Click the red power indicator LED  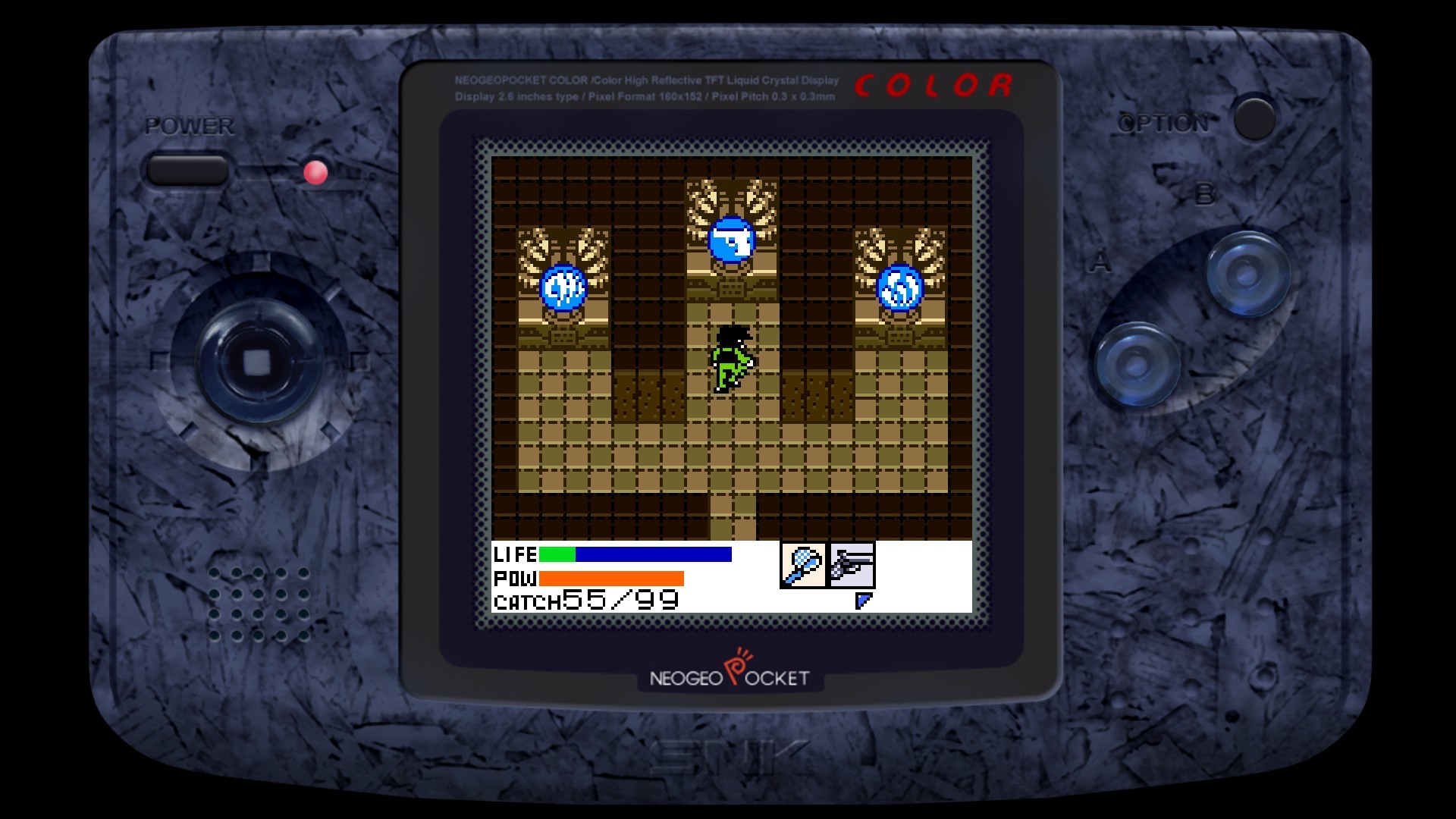point(315,173)
